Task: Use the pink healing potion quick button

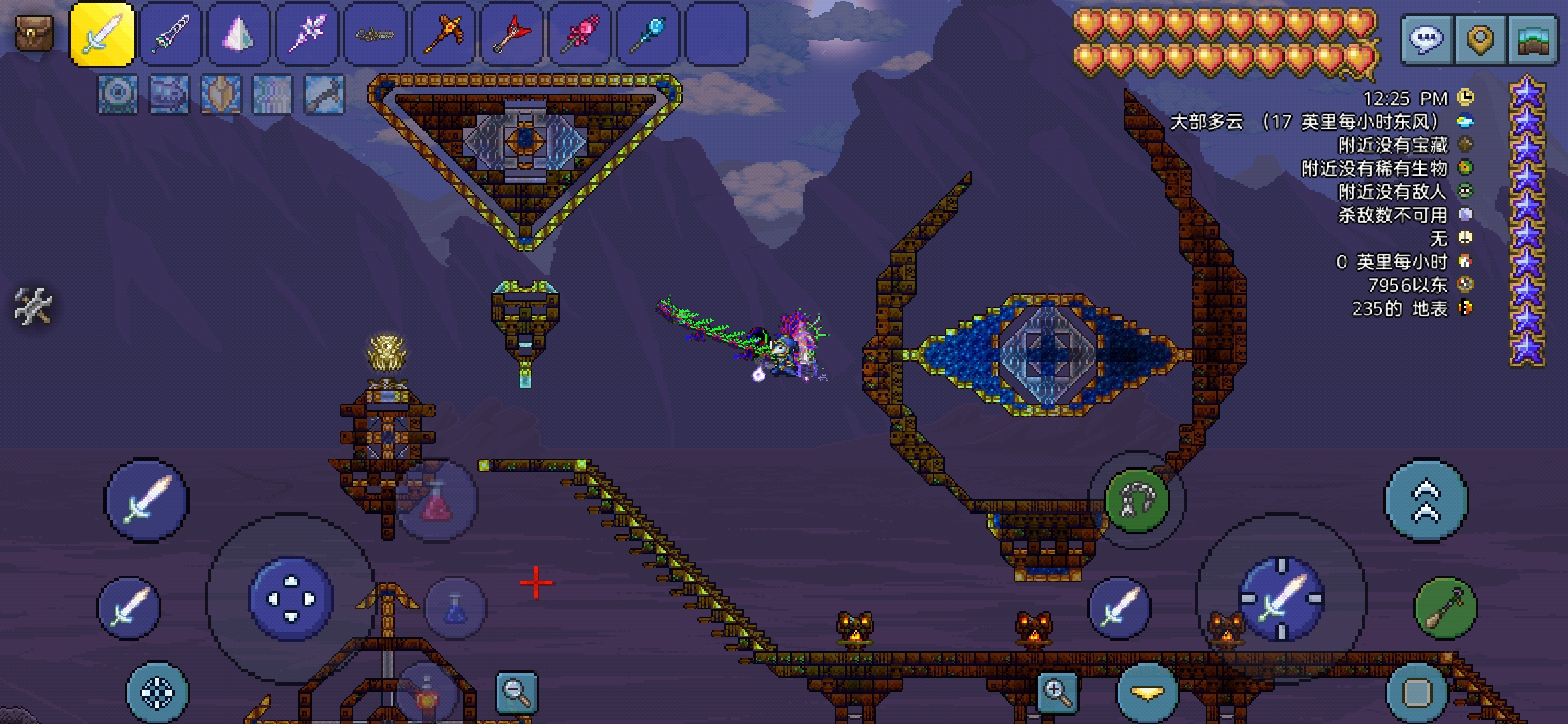Action: point(437,501)
